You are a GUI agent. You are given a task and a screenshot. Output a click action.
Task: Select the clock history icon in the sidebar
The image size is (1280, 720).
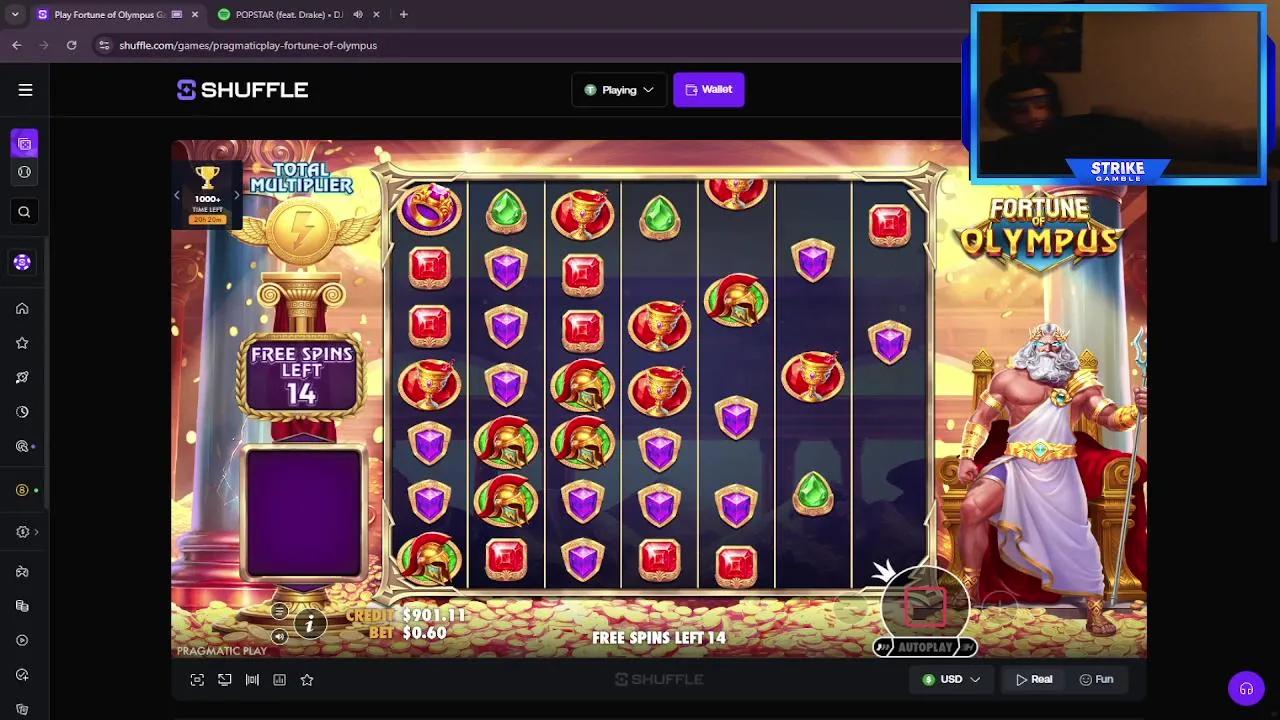[x=24, y=411]
